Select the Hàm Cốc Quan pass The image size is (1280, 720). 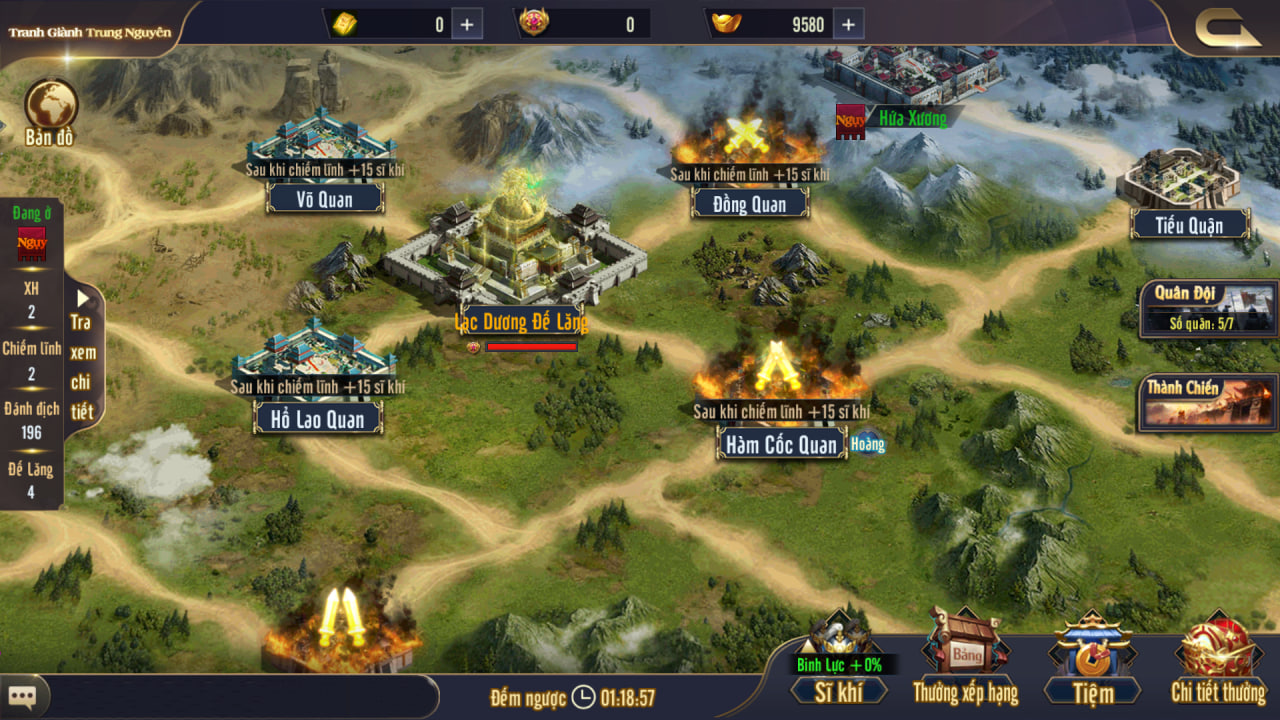point(781,444)
